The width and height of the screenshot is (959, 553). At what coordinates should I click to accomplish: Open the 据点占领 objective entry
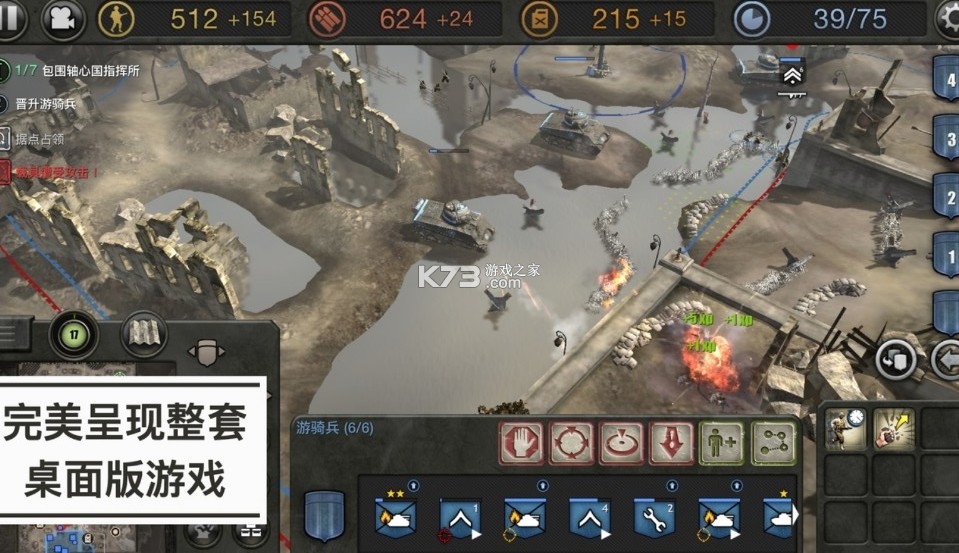coord(40,138)
